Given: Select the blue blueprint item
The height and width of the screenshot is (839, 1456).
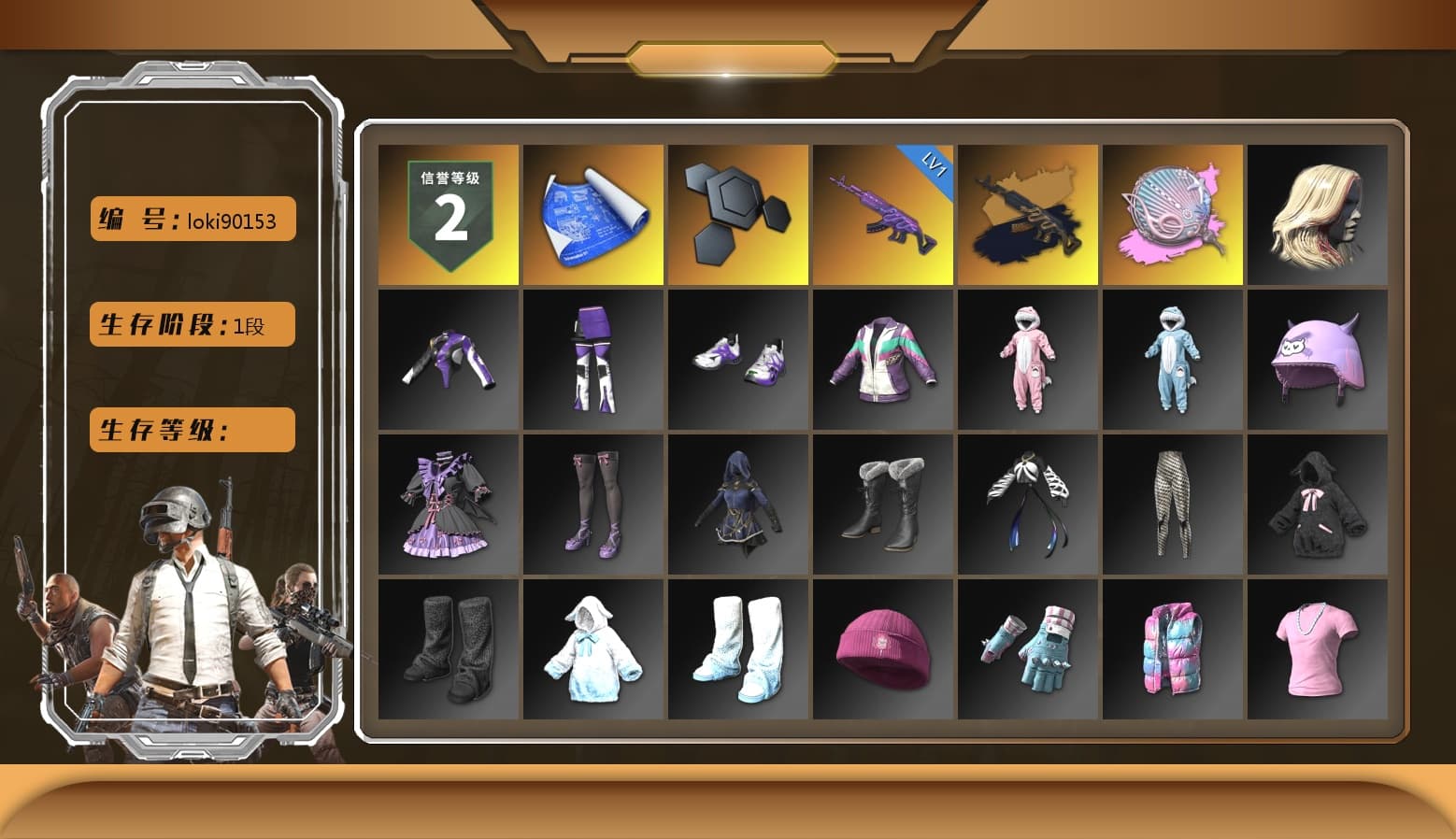Looking at the screenshot, I should 592,213.
